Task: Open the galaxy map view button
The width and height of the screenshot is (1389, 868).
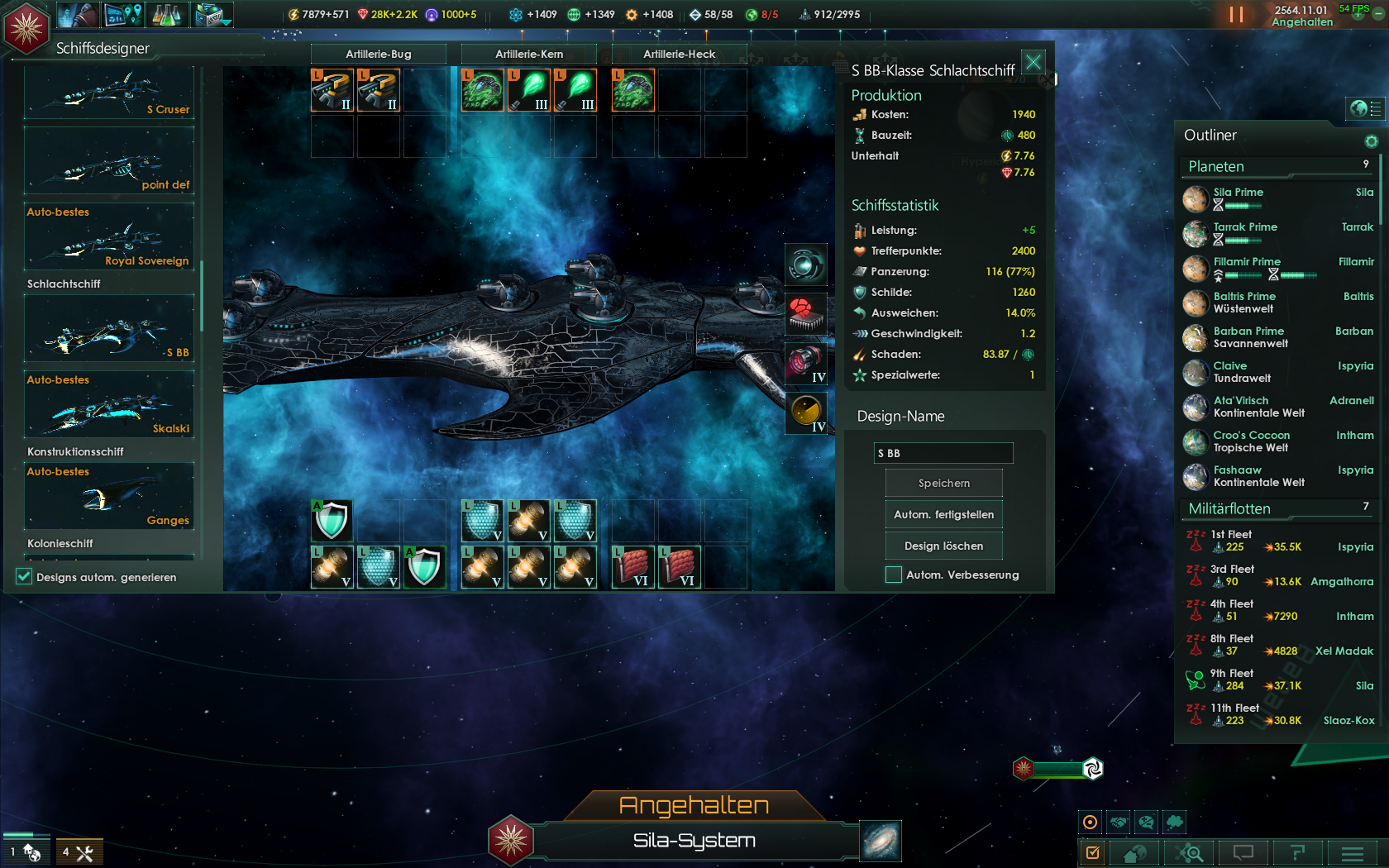Action: 880,842
